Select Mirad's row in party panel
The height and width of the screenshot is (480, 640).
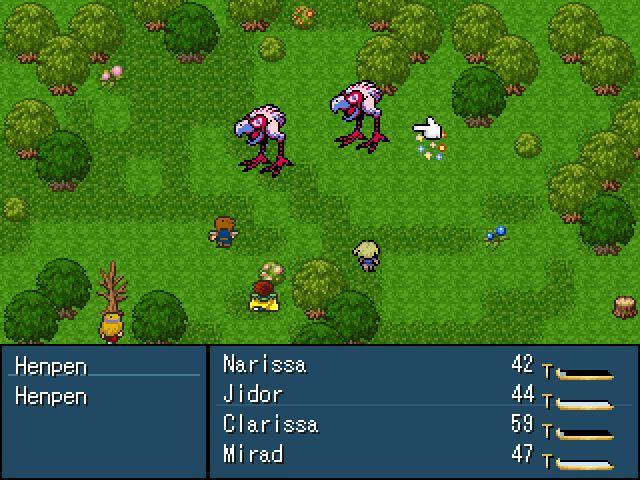coord(253,454)
